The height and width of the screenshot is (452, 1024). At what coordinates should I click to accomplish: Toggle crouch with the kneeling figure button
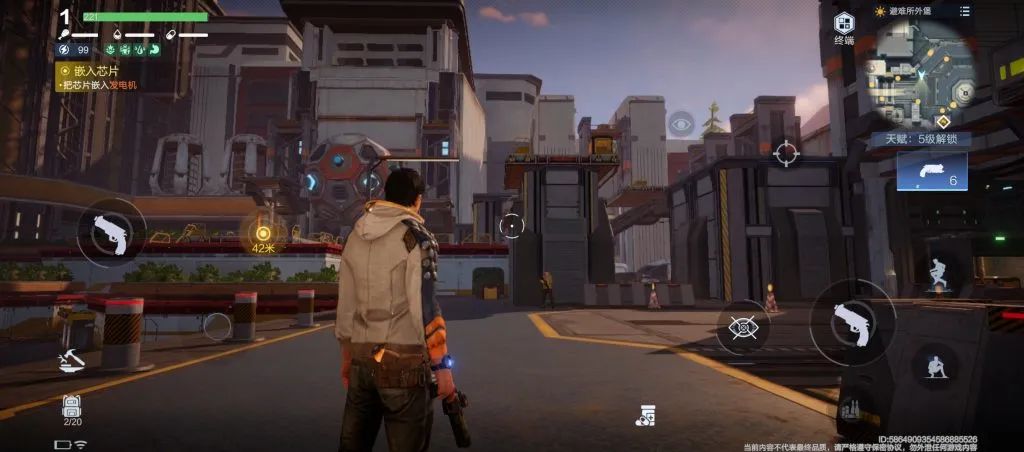[936, 366]
